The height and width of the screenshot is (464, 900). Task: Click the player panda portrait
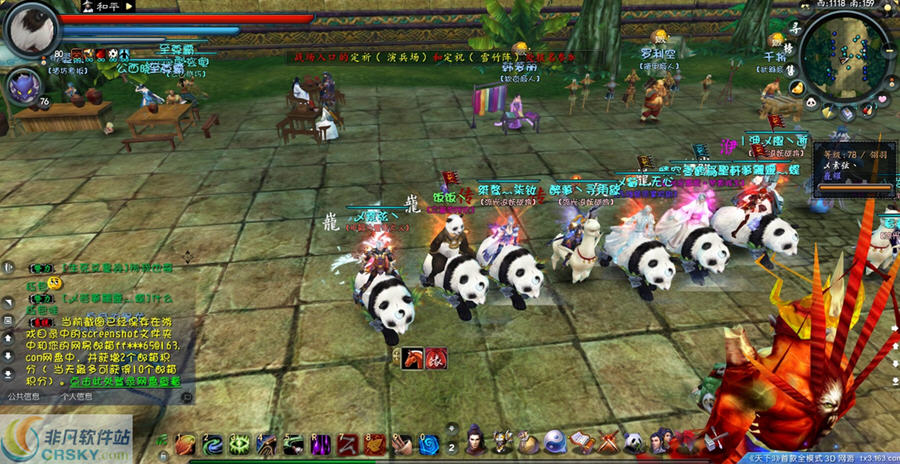click(x=31, y=27)
